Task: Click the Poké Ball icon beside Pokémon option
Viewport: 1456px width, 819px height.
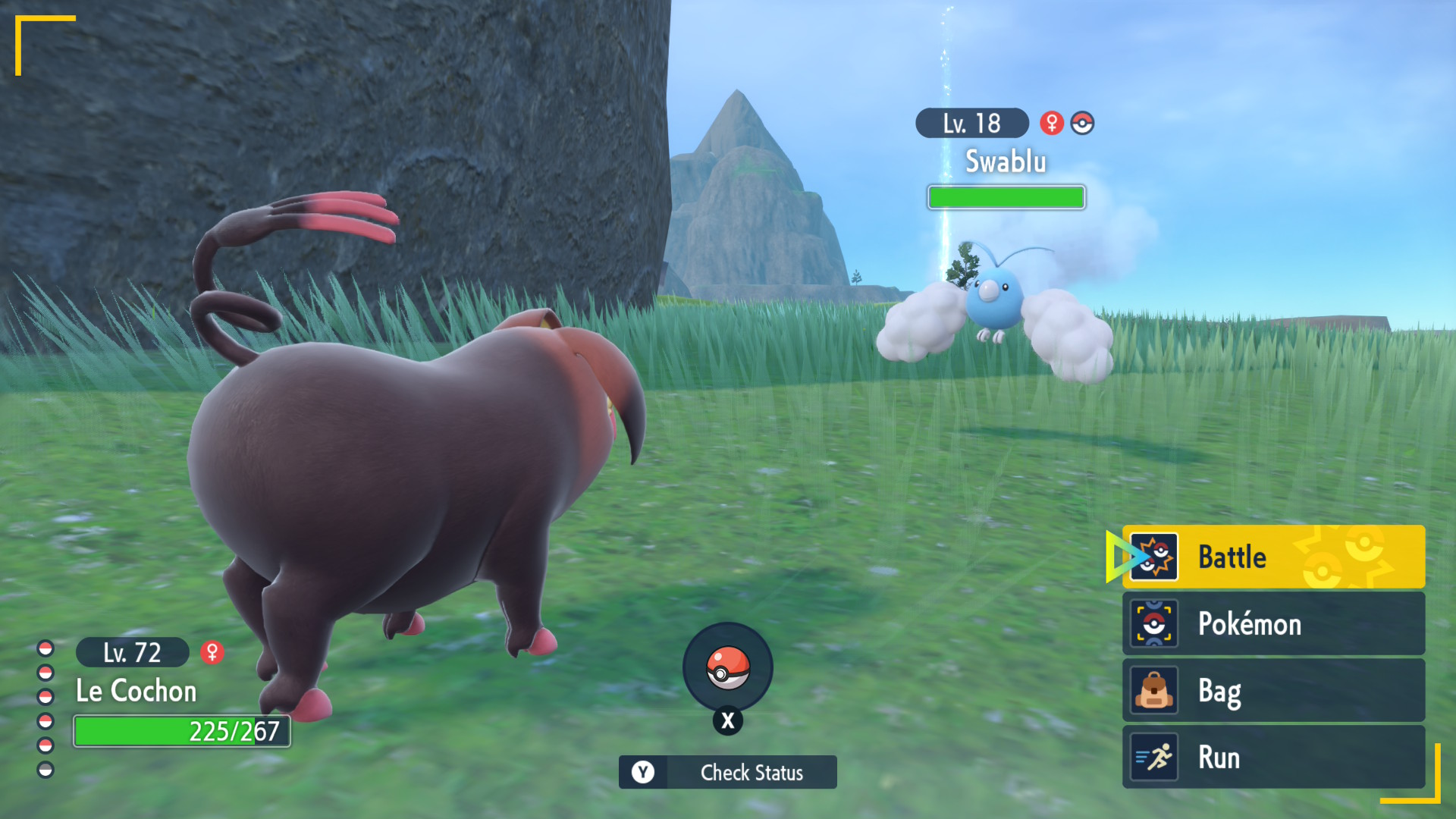Action: pyautogui.click(x=1153, y=623)
